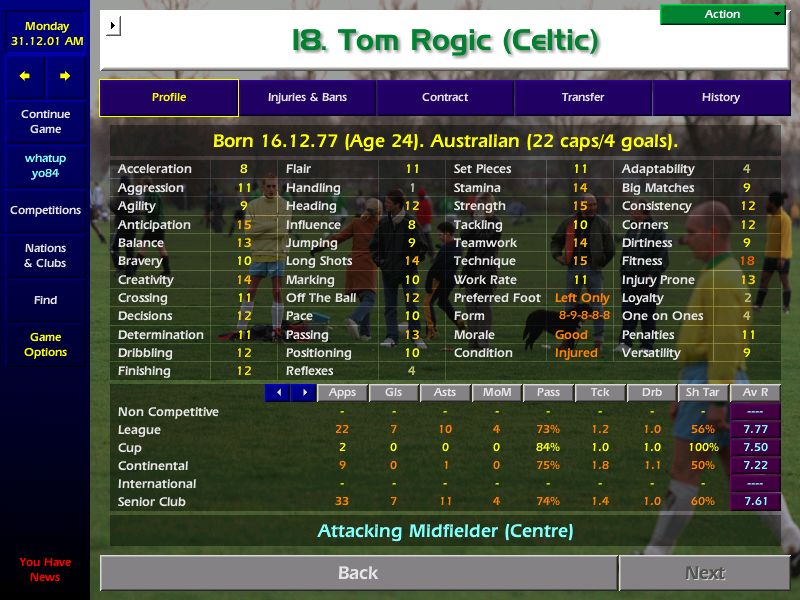Viewport: 800px width, 600px height.
Task: Open Game Options
Action: click(x=45, y=345)
